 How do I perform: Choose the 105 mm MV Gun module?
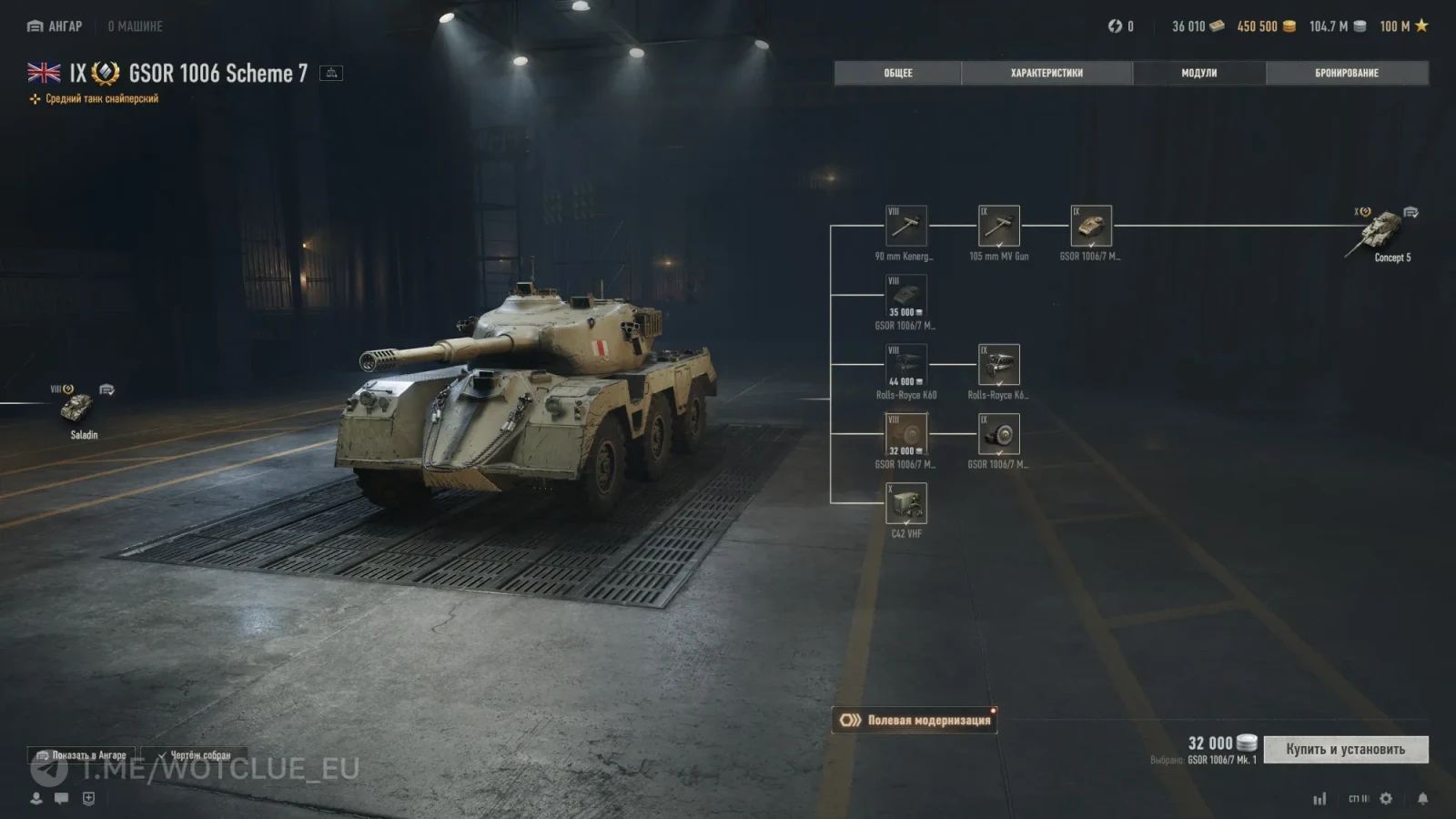pos(998,226)
